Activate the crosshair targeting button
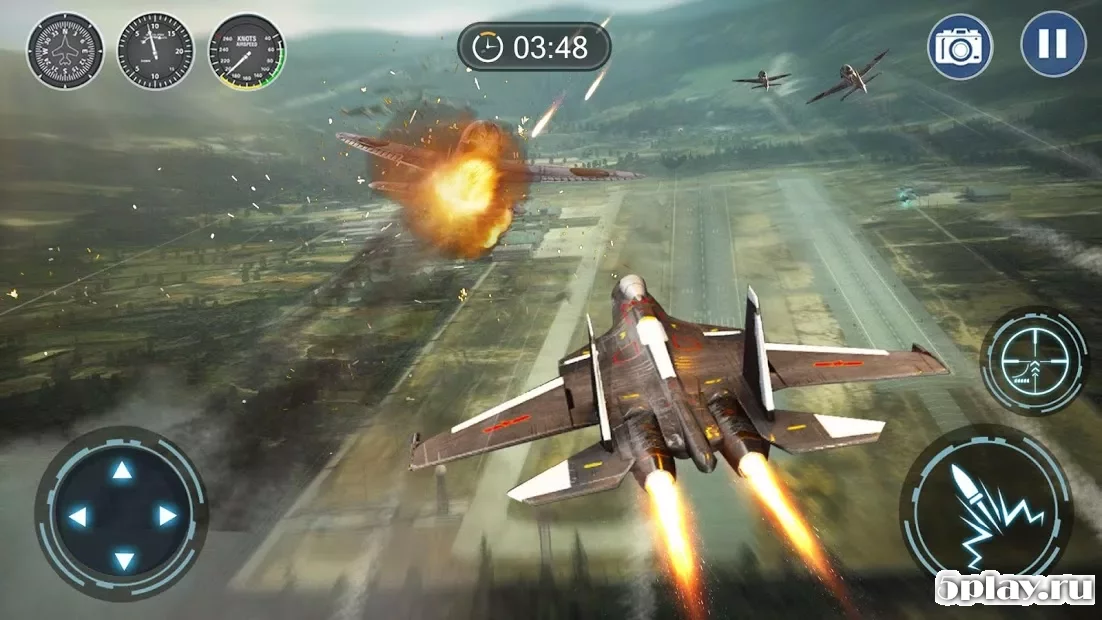 pyautogui.click(x=1033, y=360)
